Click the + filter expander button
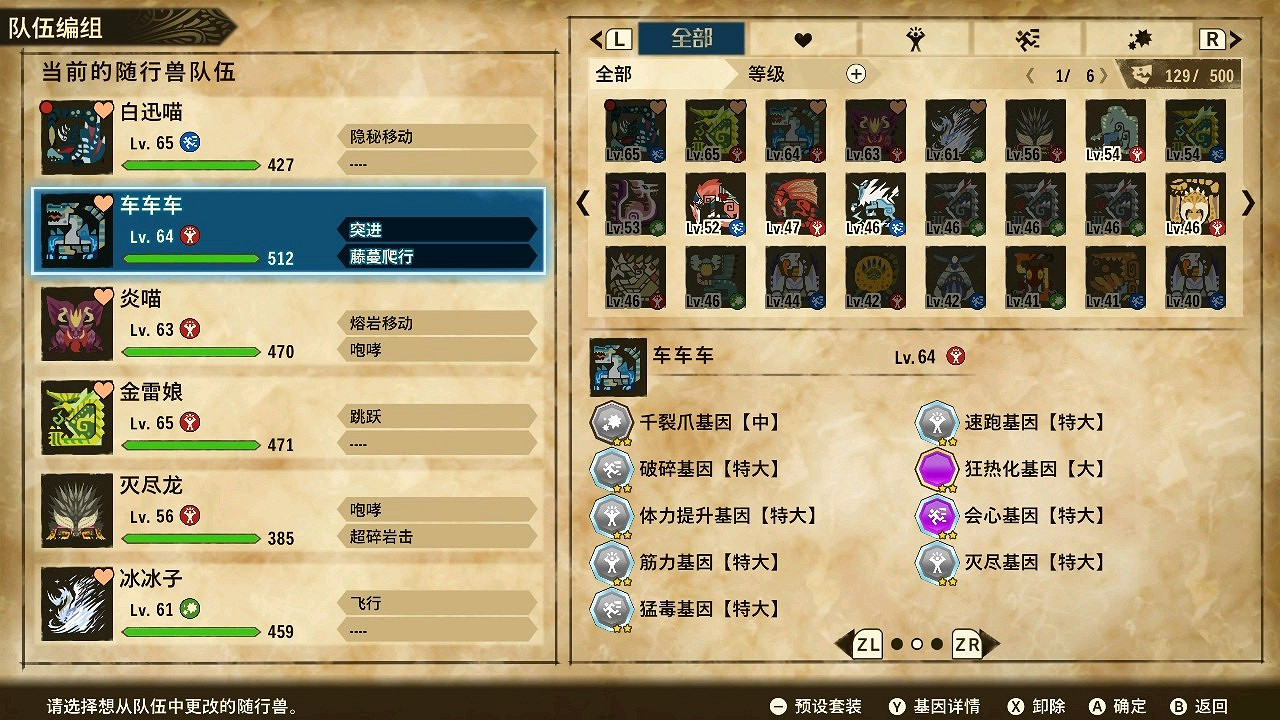1280x720 pixels. tap(857, 73)
